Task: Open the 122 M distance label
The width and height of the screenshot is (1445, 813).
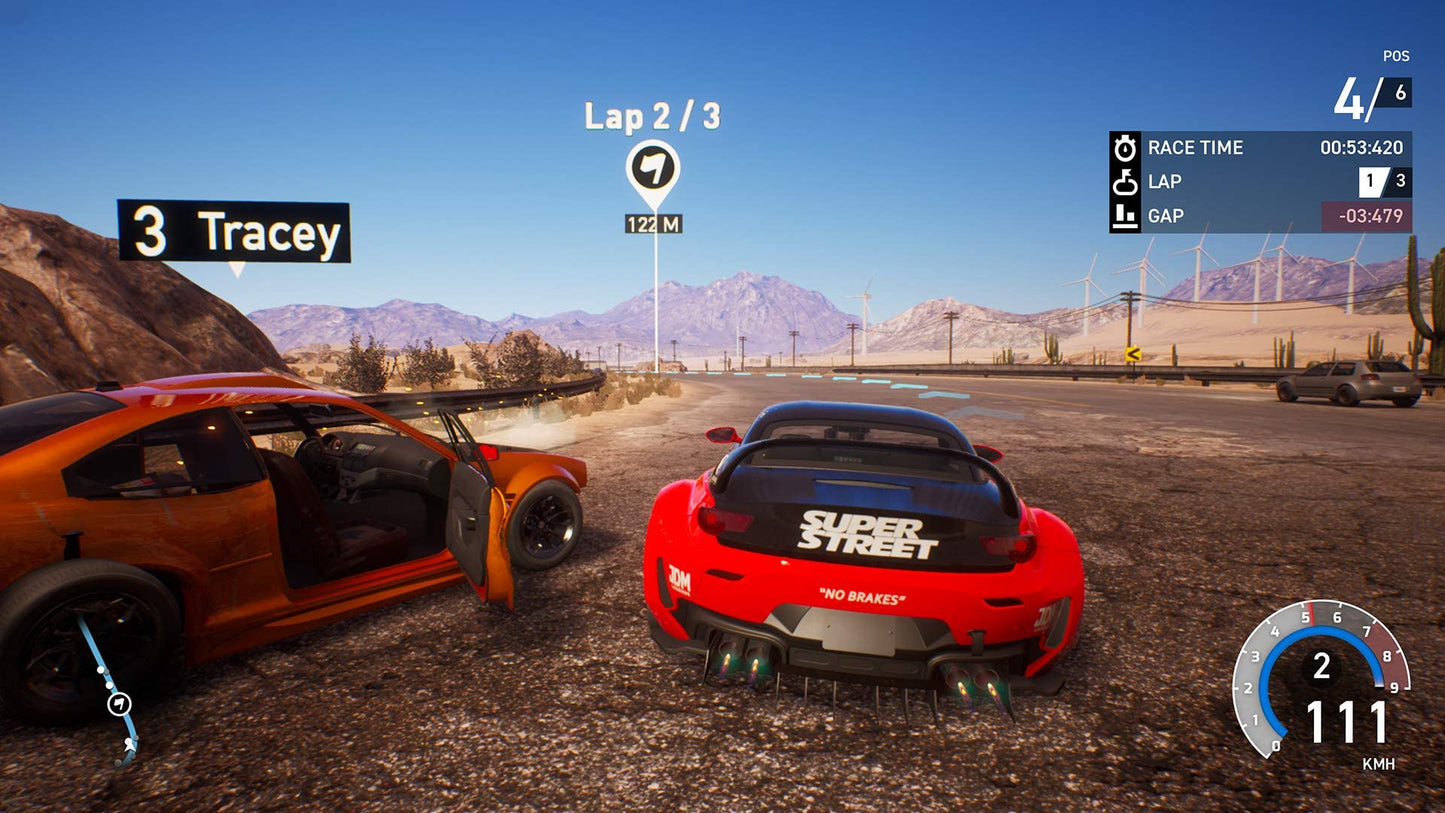Action: point(654,222)
